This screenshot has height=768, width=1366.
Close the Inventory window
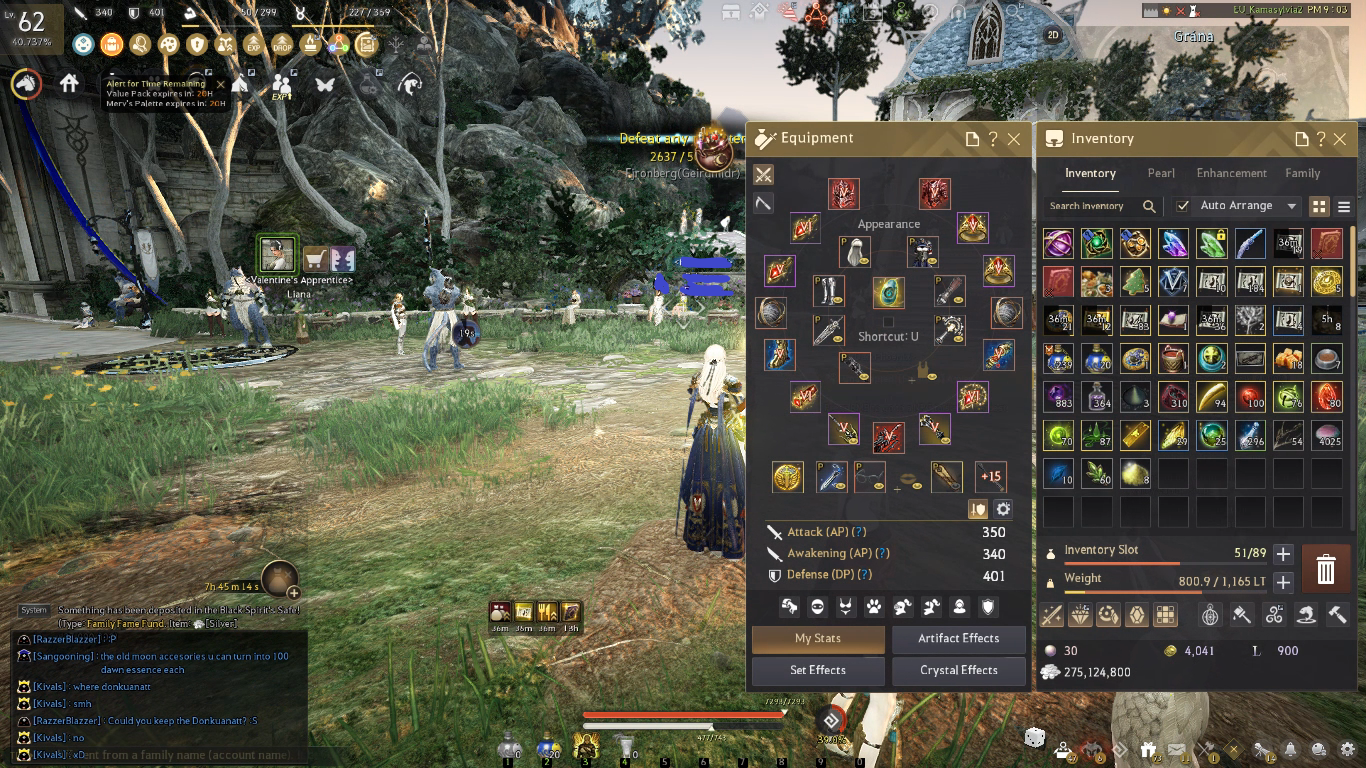[x=1340, y=139]
